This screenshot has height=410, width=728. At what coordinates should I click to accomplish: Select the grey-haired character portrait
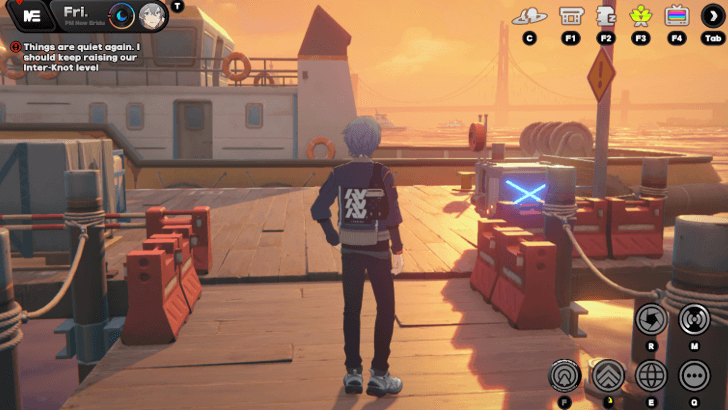[x=152, y=16]
